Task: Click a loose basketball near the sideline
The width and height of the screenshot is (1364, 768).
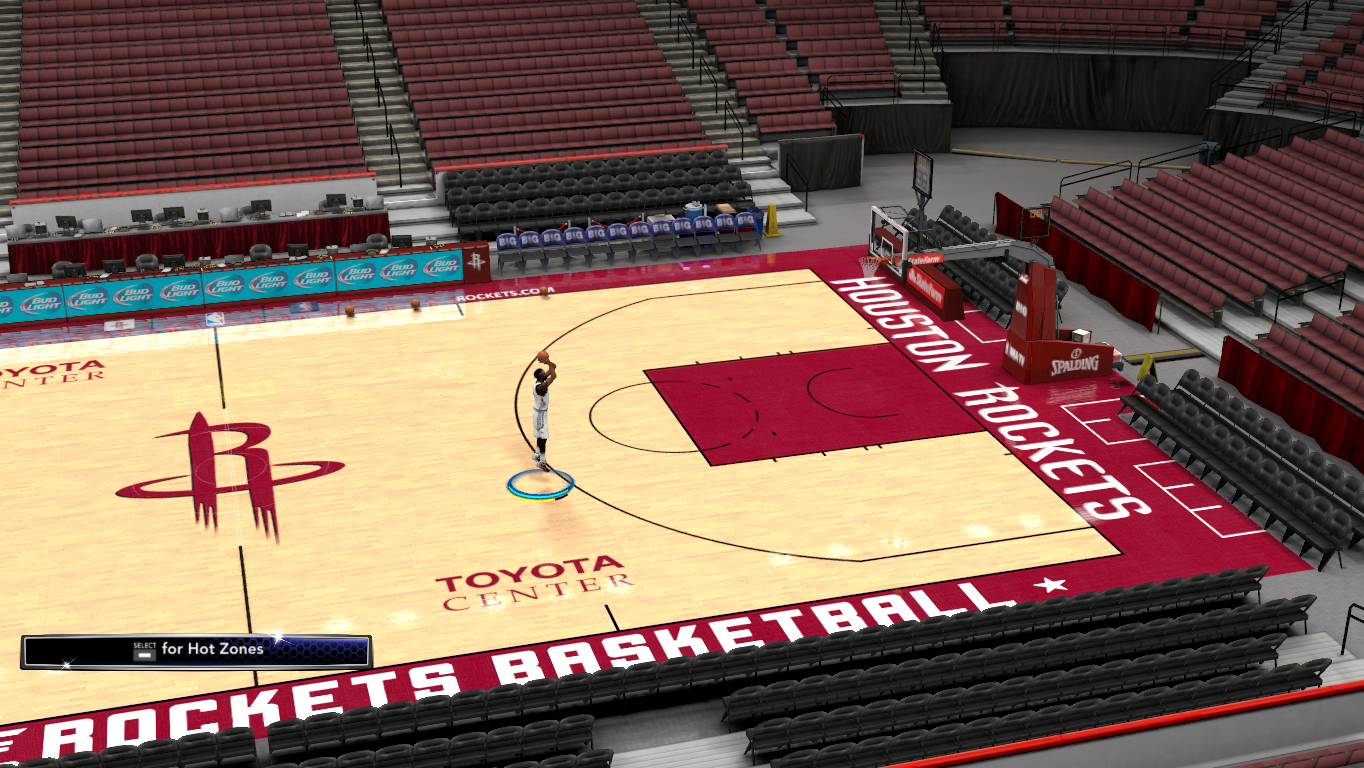Action: [350, 310]
